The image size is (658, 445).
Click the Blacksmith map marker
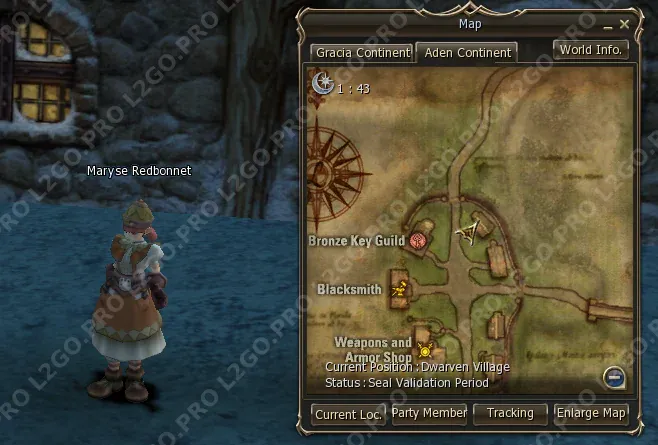[400, 290]
